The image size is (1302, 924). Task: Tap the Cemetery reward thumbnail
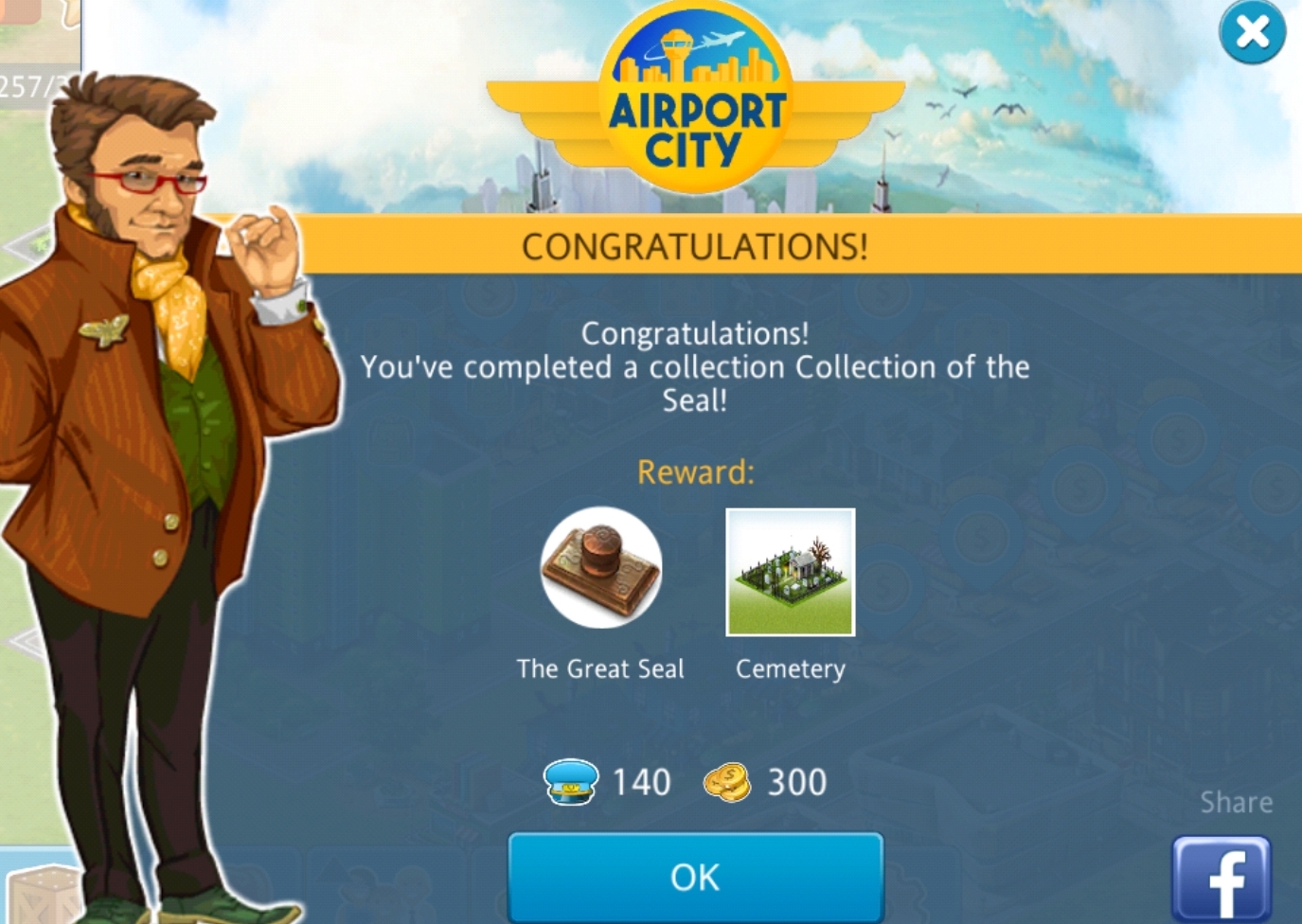790,573
